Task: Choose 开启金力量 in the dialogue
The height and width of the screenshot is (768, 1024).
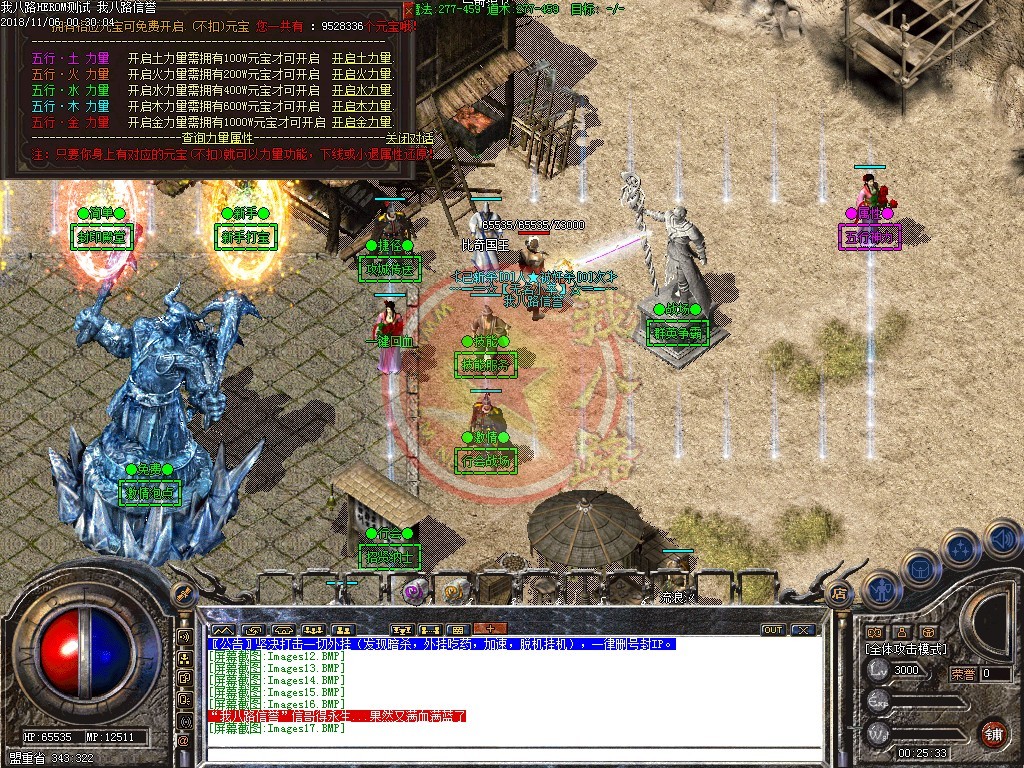Action: pyautogui.click(x=361, y=122)
